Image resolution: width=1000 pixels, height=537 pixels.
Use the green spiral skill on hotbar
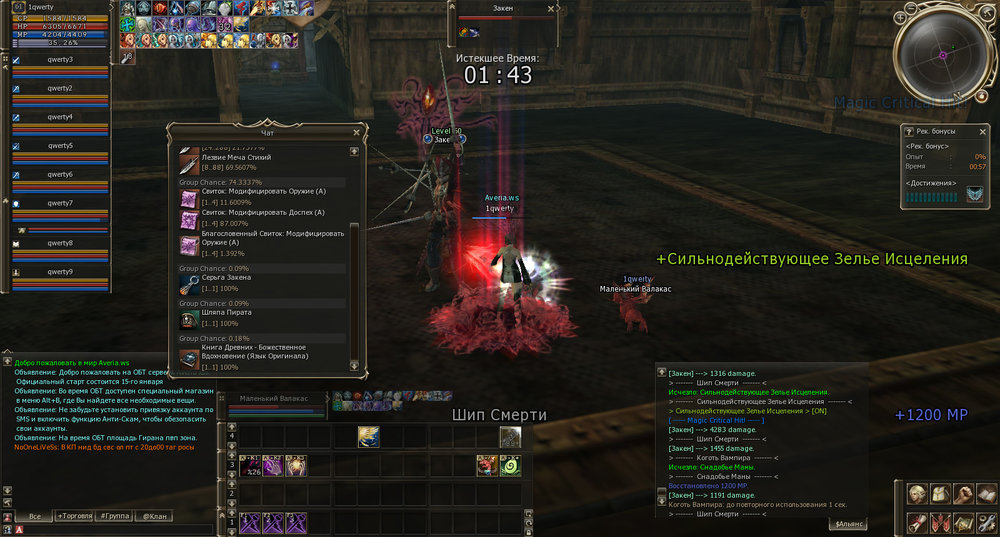pyautogui.click(x=510, y=465)
